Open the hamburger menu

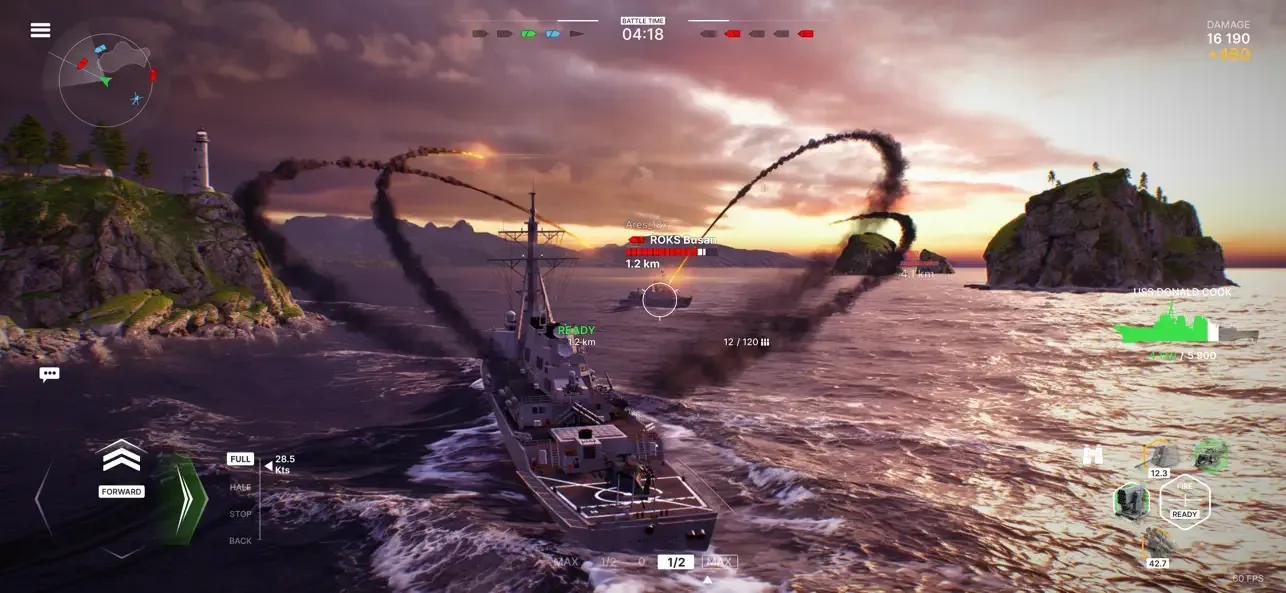40,30
